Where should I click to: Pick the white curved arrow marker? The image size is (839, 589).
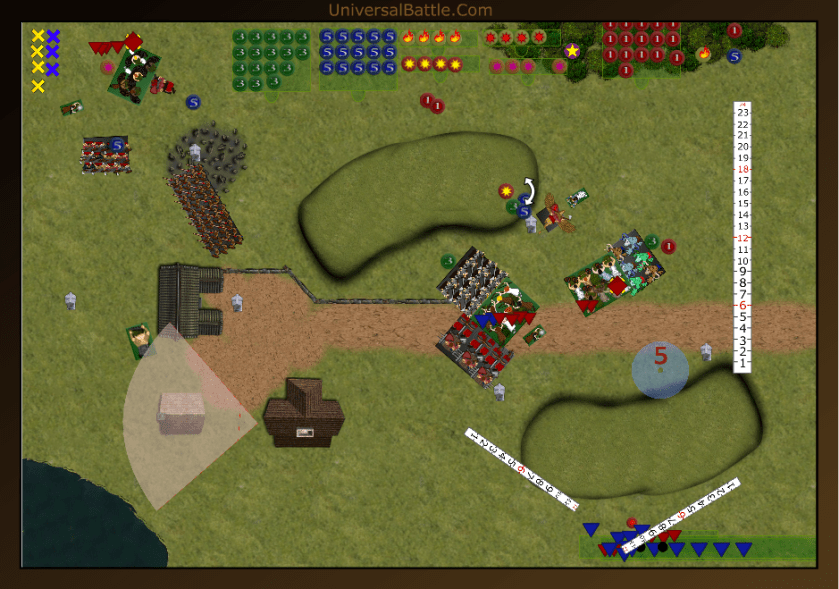point(530,190)
